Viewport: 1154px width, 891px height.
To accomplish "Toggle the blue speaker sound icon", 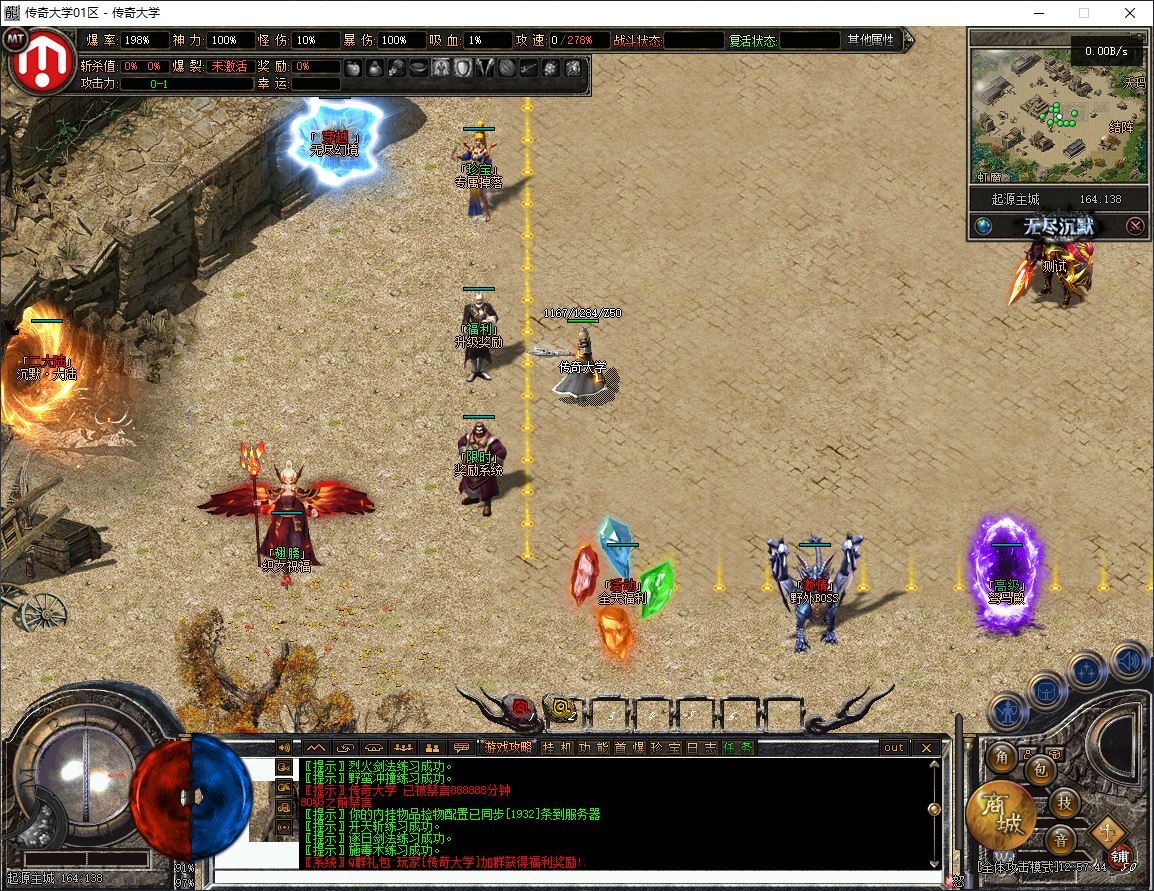I will tap(1129, 661).
